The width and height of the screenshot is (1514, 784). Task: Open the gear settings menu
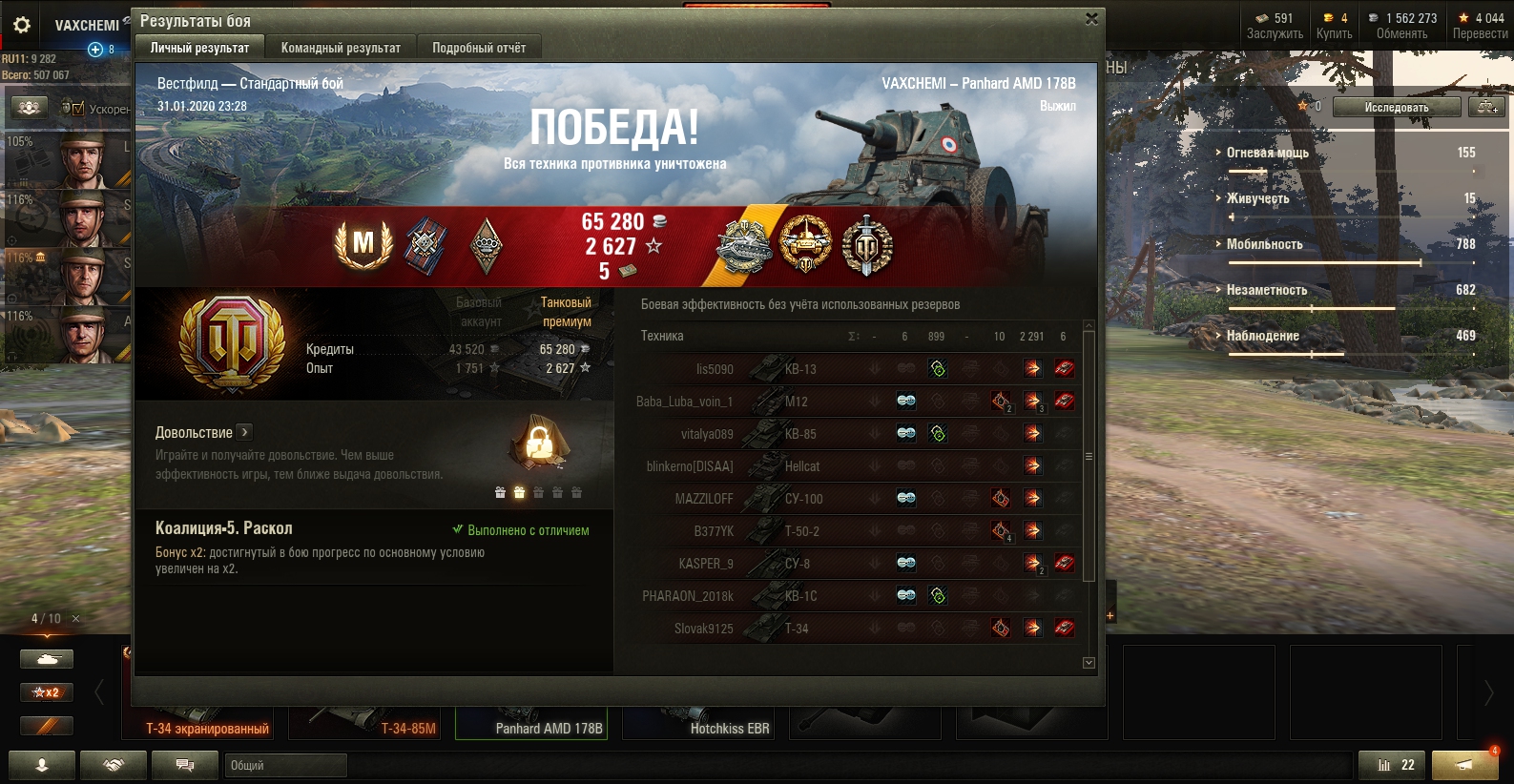(22, 25)
